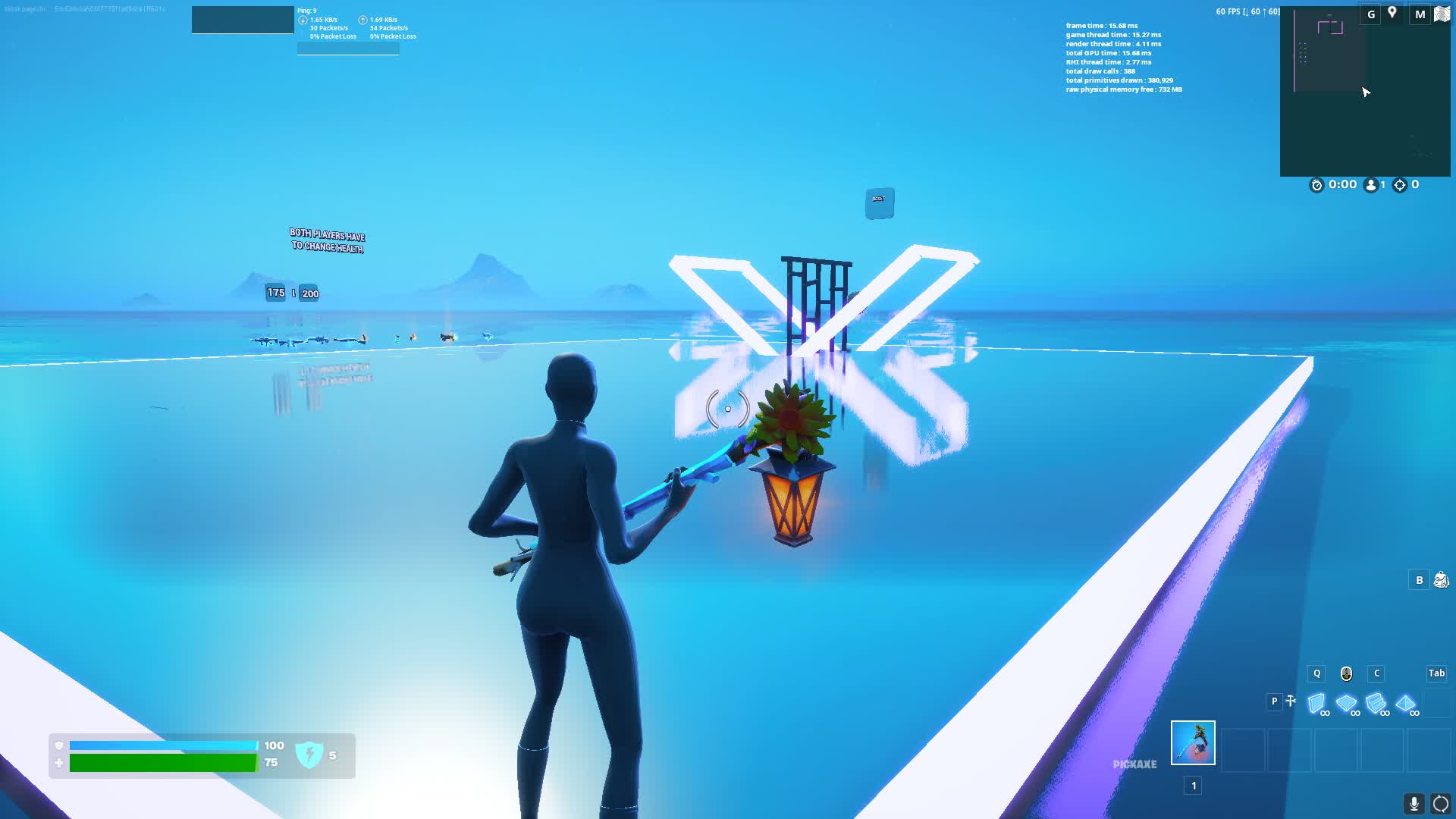Click the stopwatch icon beside the 0:00 timer
The image size is (1456, 819).
click(1317, 184)
